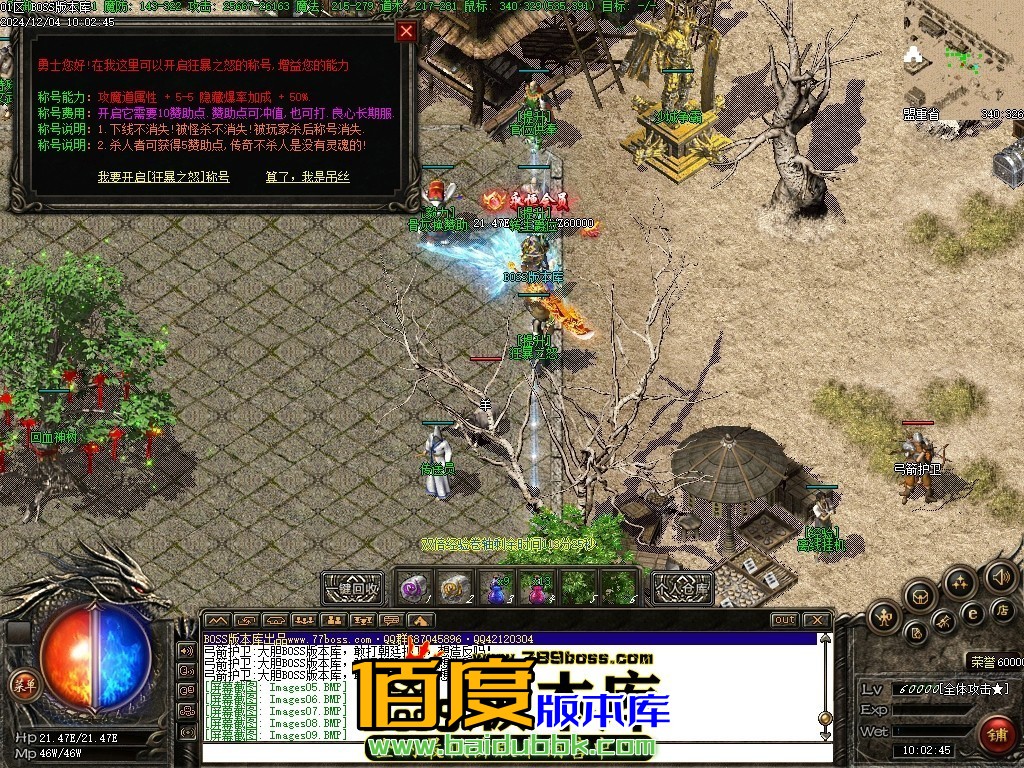The image size is (1024, 768).
Task: Choose 我要开启[狂暴之怒]称号 dialogue option
Action: 163,177
